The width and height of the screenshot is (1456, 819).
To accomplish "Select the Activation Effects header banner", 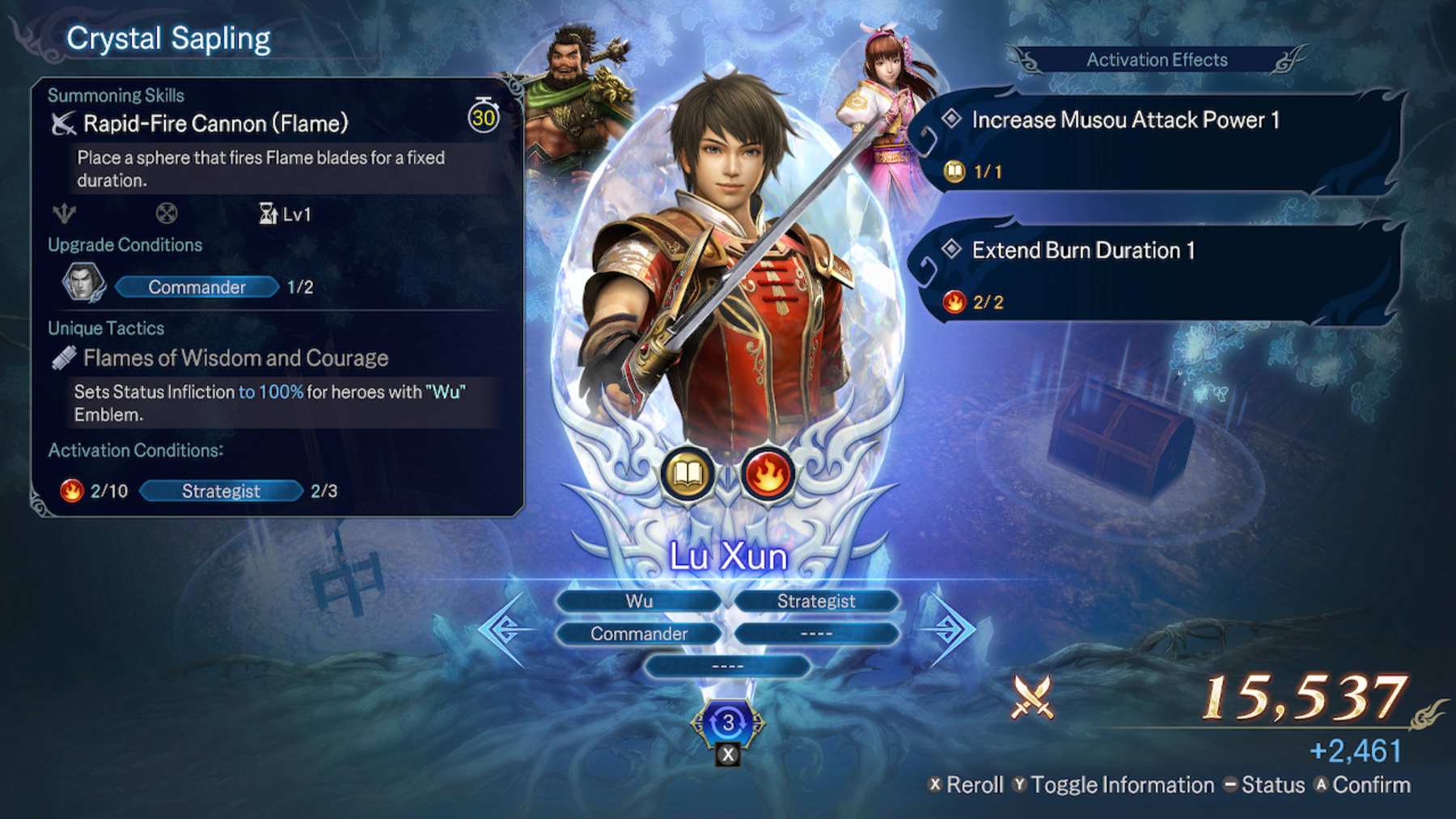I will (x=1157, y=60).
